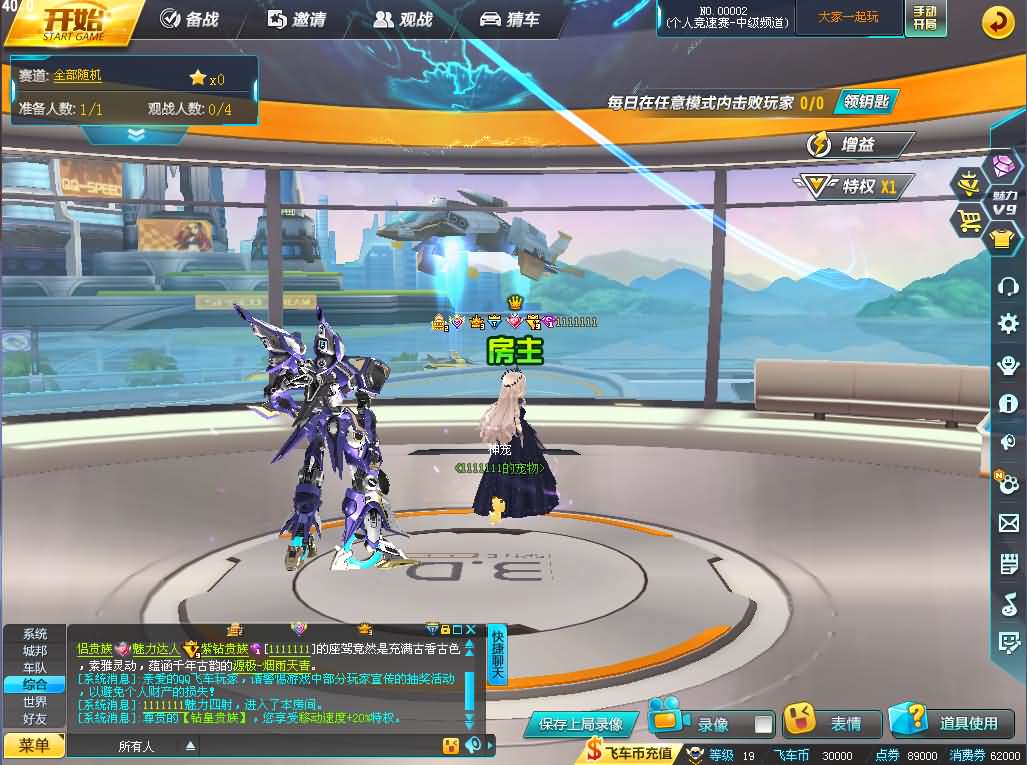Screen dimensions: 1027x765
Task: Open the settings gear icon
Action: [x=1008, y=323]
